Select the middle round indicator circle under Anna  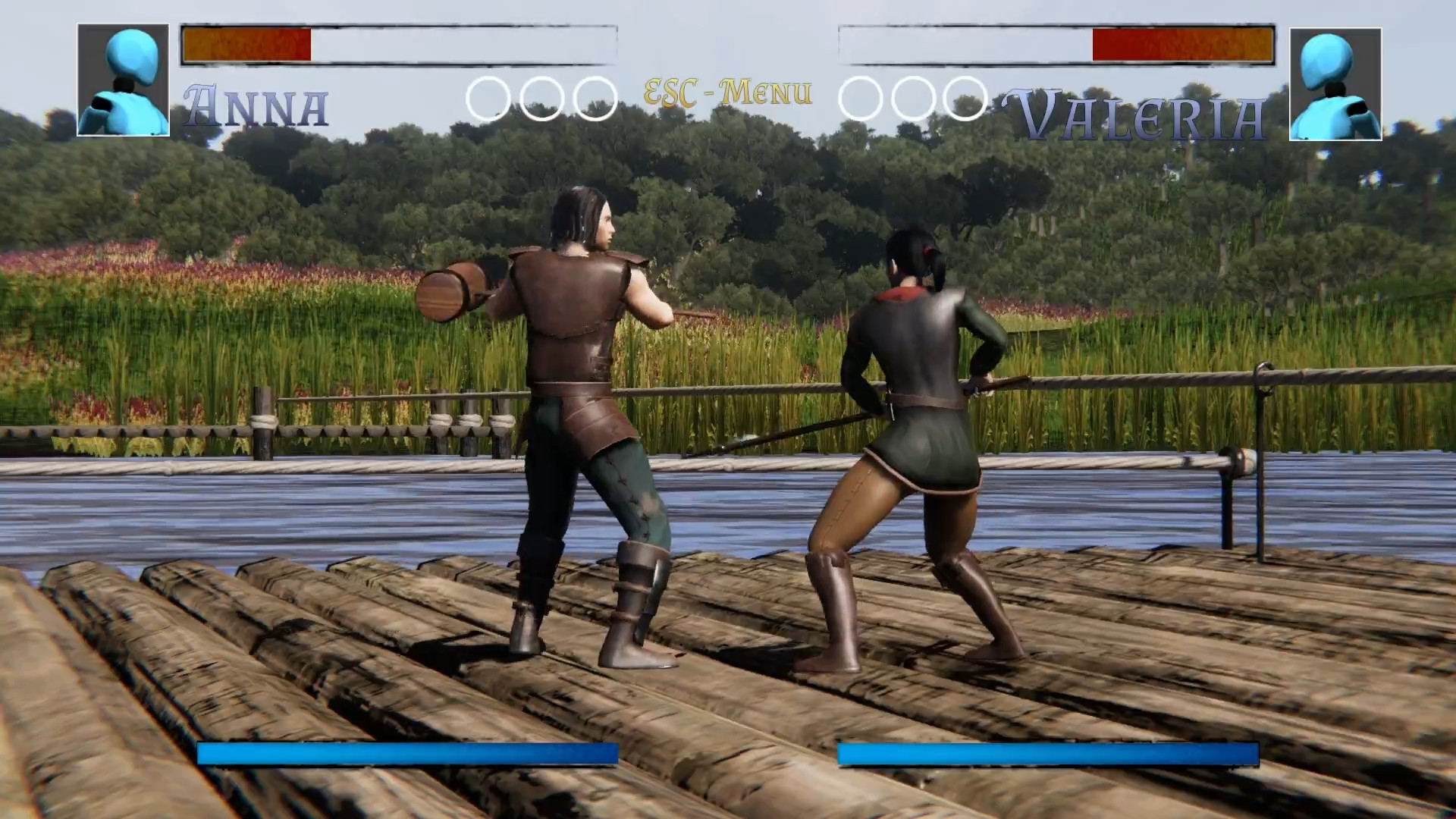[540, 97]
